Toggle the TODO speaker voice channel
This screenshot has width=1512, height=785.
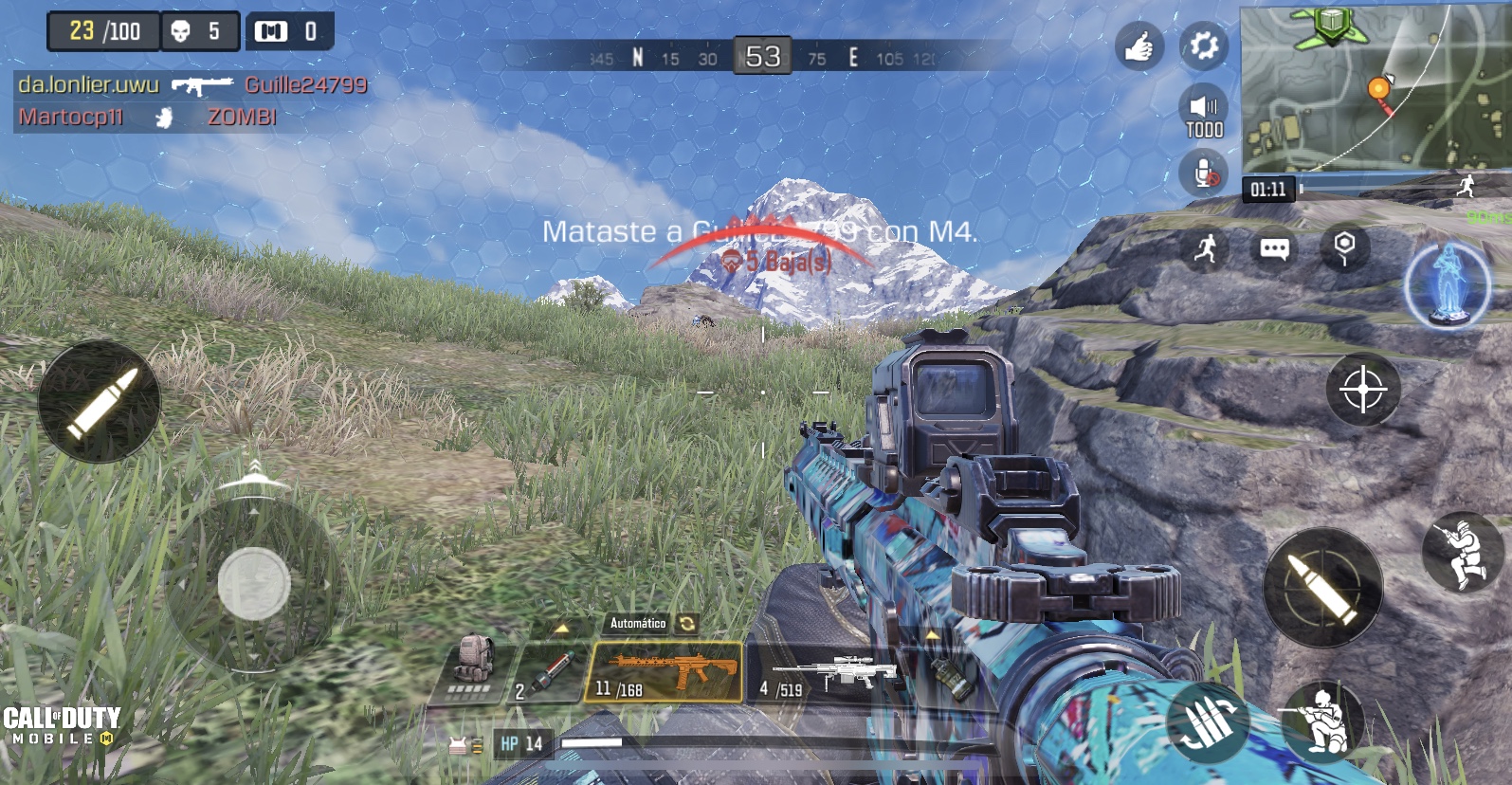click(x=1203, y=114)
